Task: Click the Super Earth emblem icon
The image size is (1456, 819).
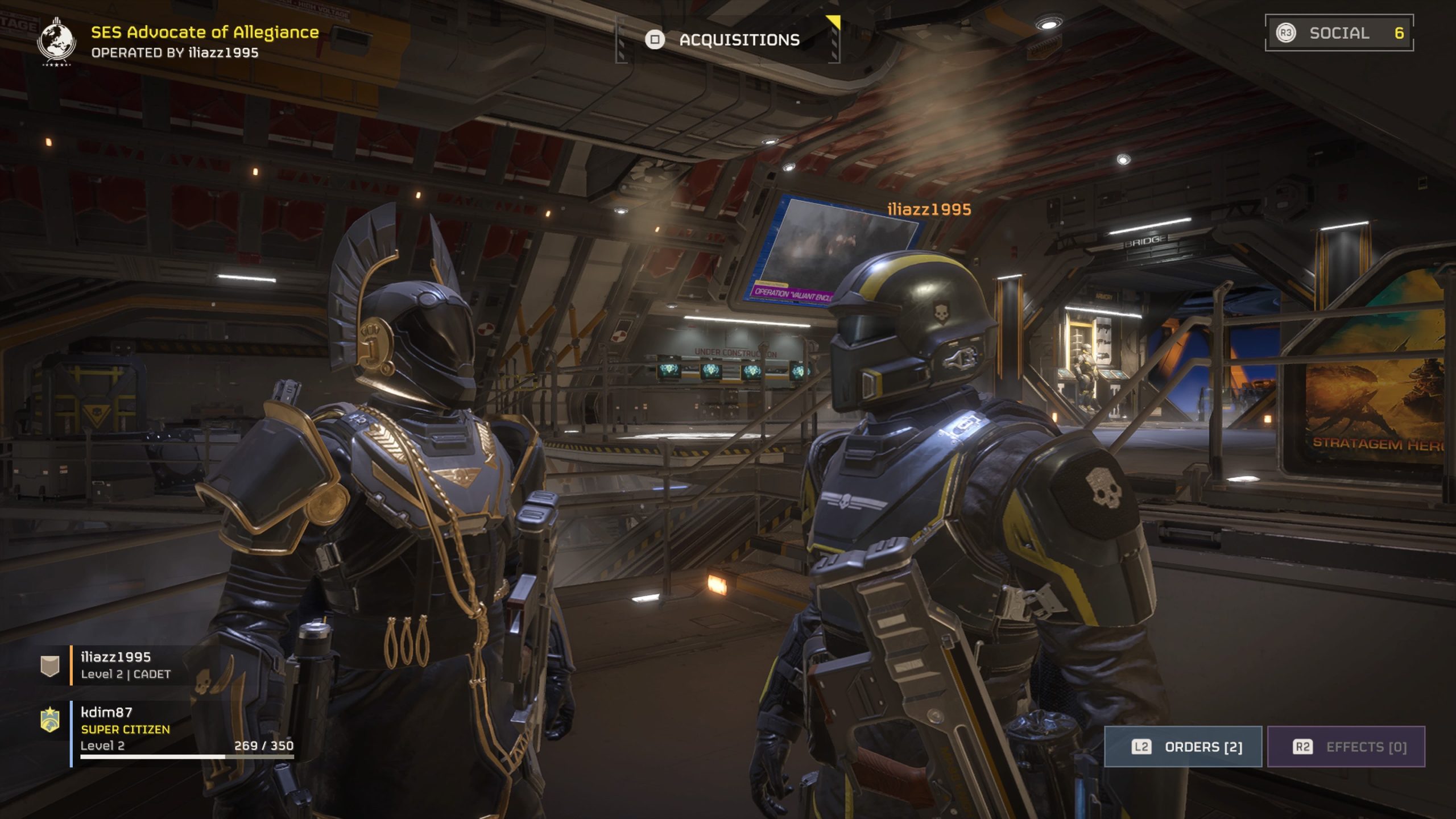Action: [56, 41]
